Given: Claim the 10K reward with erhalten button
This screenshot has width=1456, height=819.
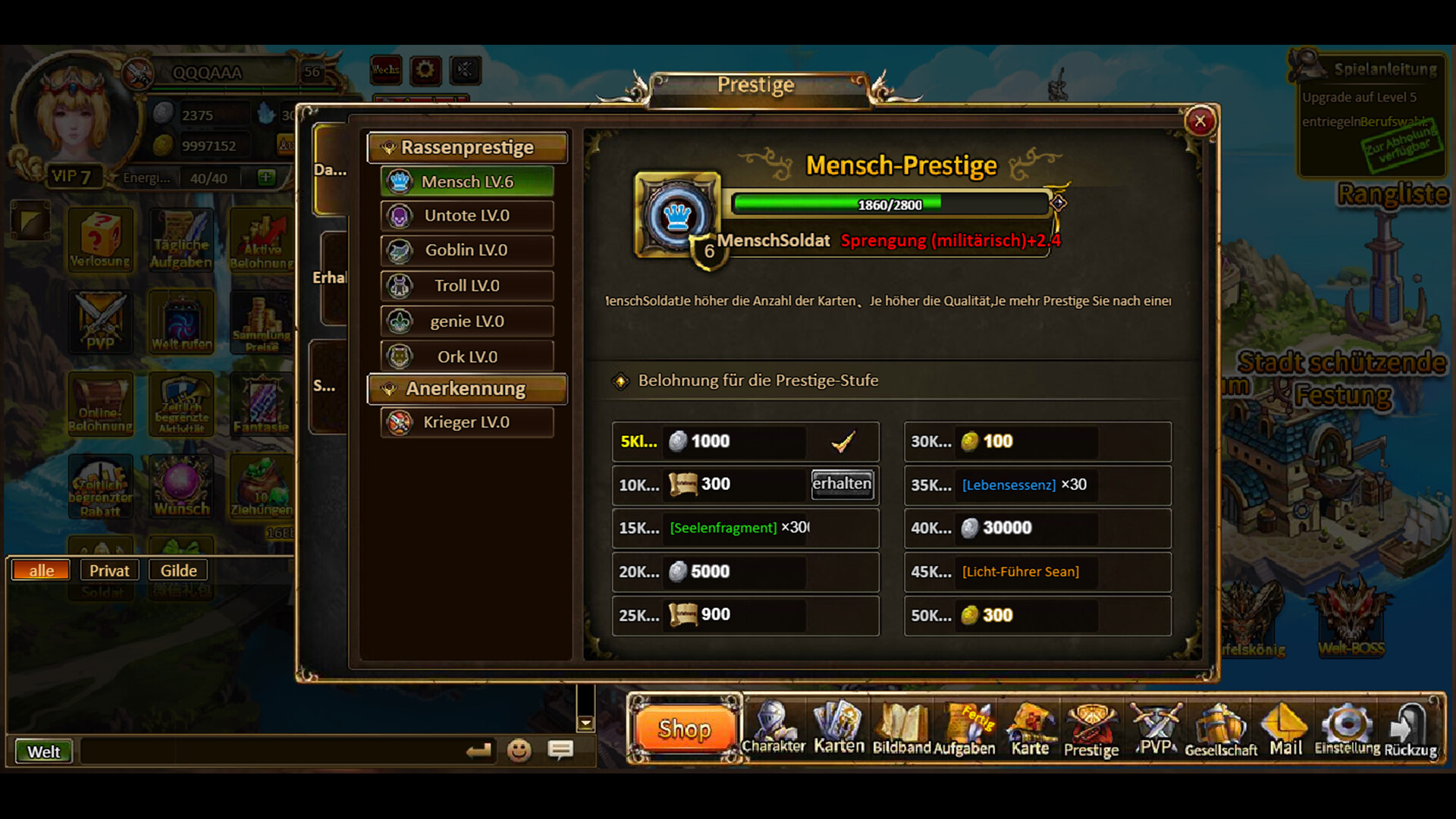Looking at the screenshot, I should coord(842,484).
